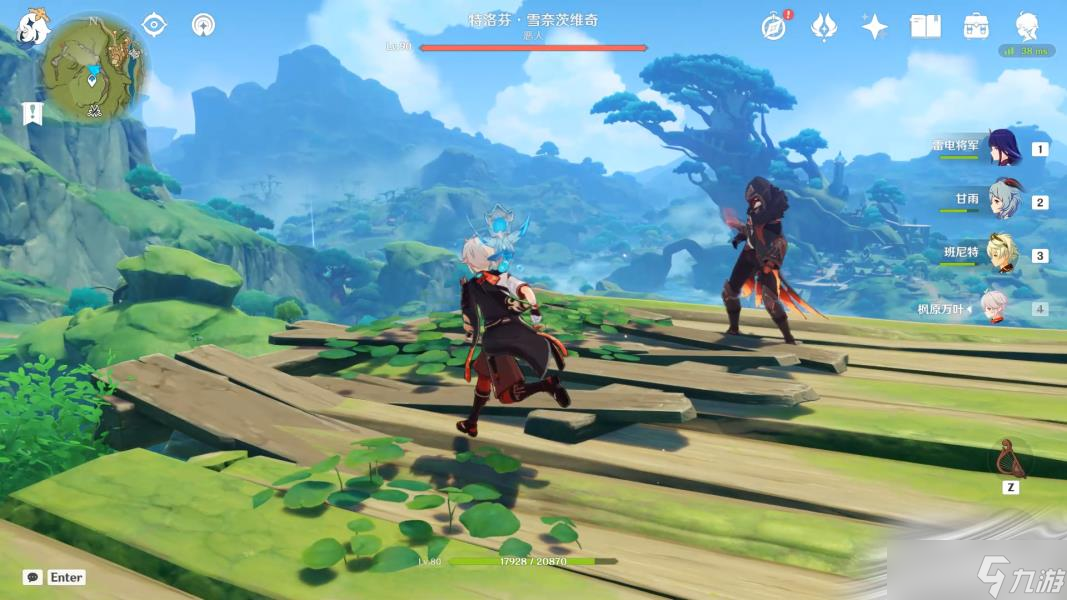1067x600 pixels.
Task: Open the inventory backpack icon
Action: point(976,27)
